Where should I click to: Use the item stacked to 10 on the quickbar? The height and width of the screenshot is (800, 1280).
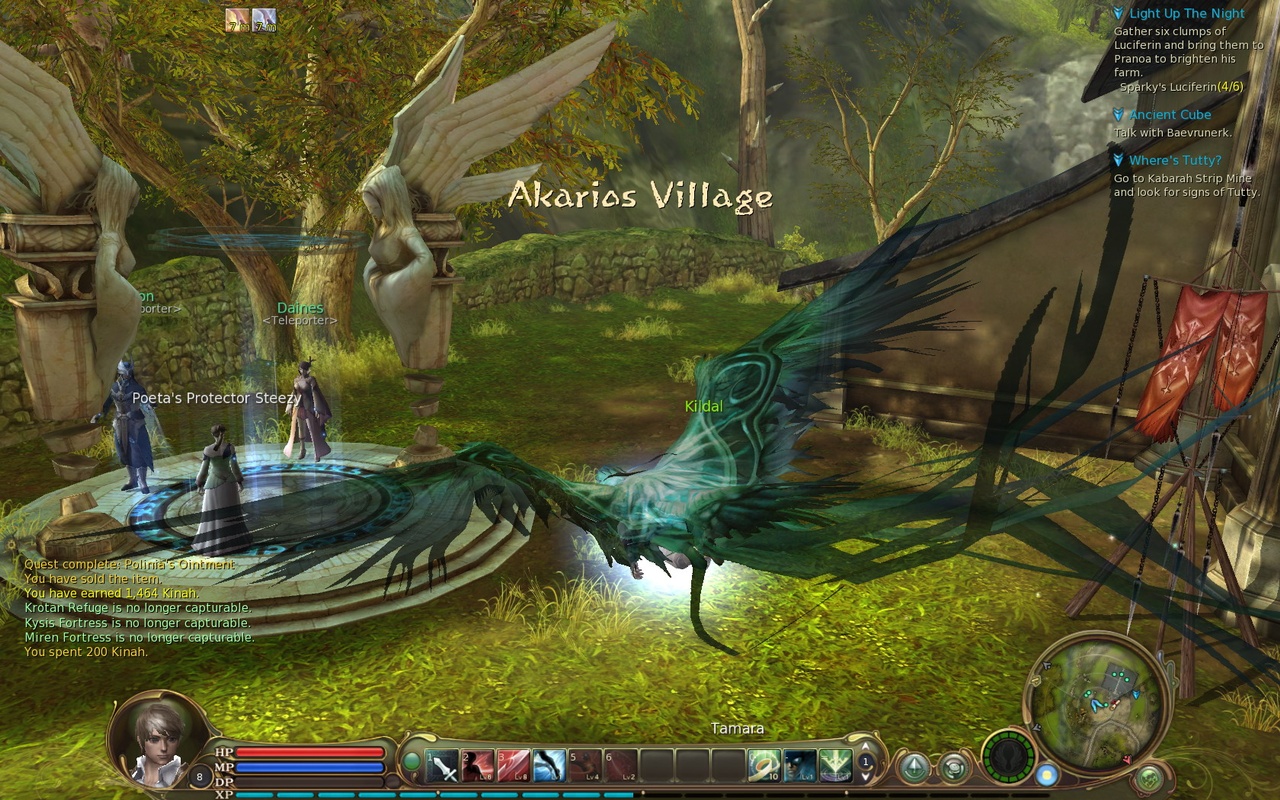[x=765, y=766]
